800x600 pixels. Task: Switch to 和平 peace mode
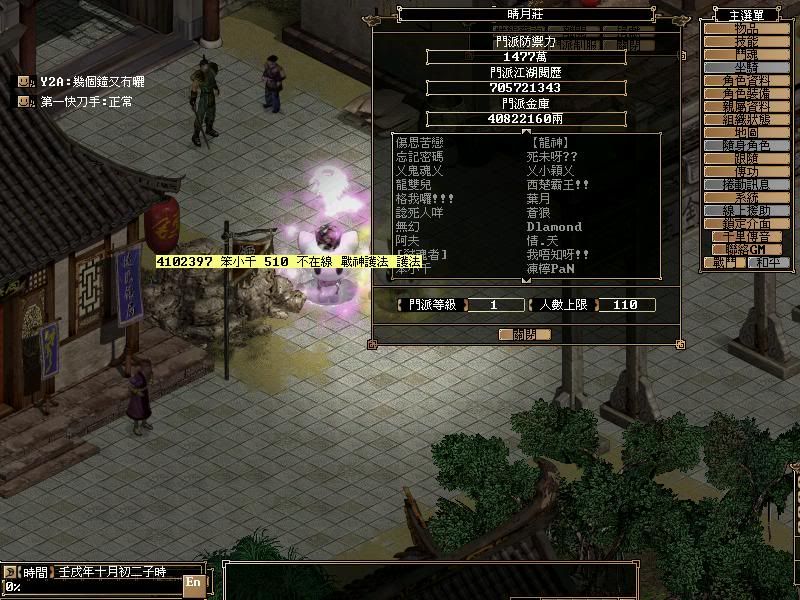click(769, 263)
